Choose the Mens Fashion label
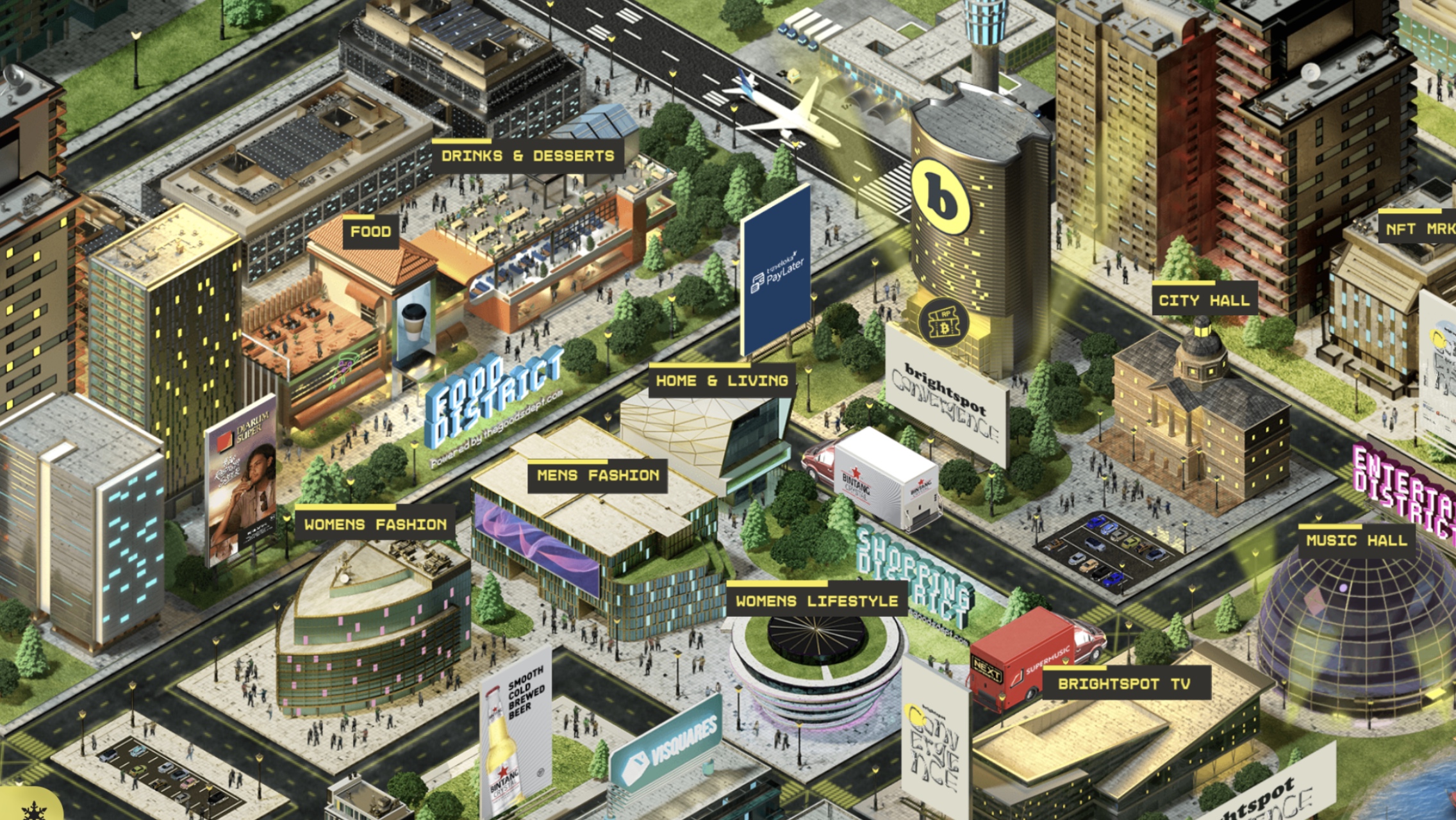Image resolution: width=1456 pixels, height=820 pixels. click(597, 476)
